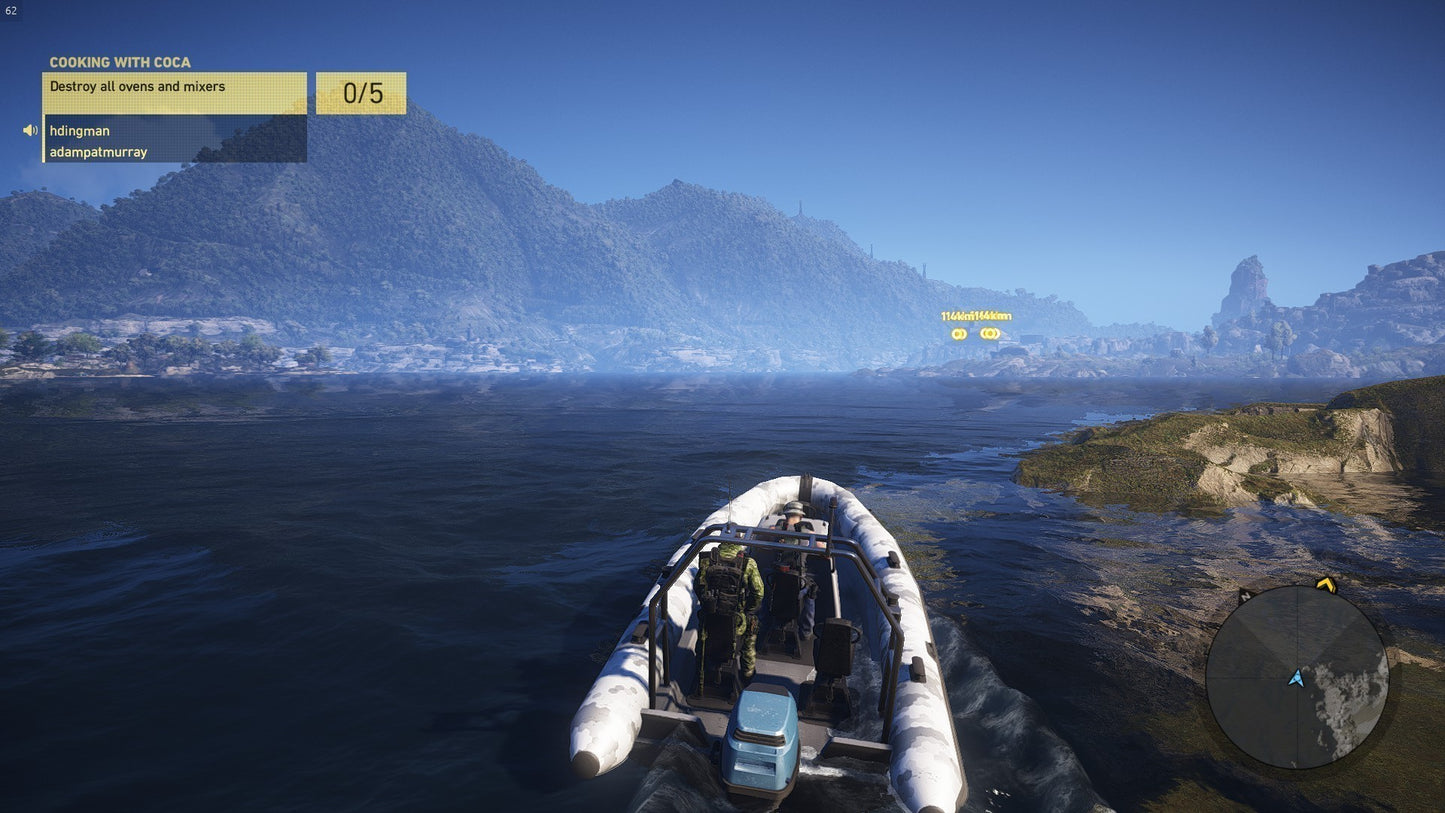Click the right circular objective waypoint marker
This screenshot has height=813, width=1445.
988,333
